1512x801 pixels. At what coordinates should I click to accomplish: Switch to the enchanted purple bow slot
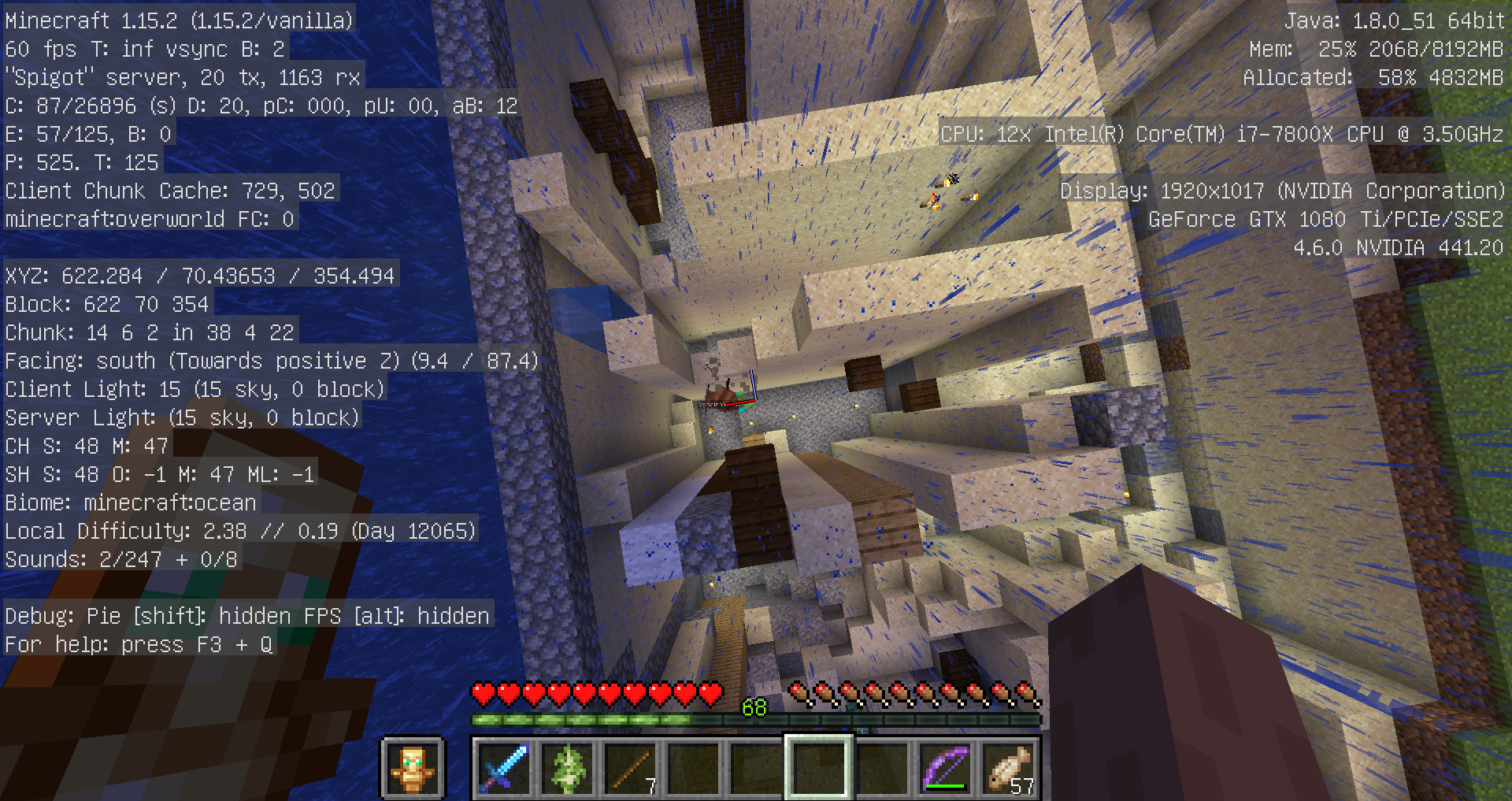(x=945, y=768)
